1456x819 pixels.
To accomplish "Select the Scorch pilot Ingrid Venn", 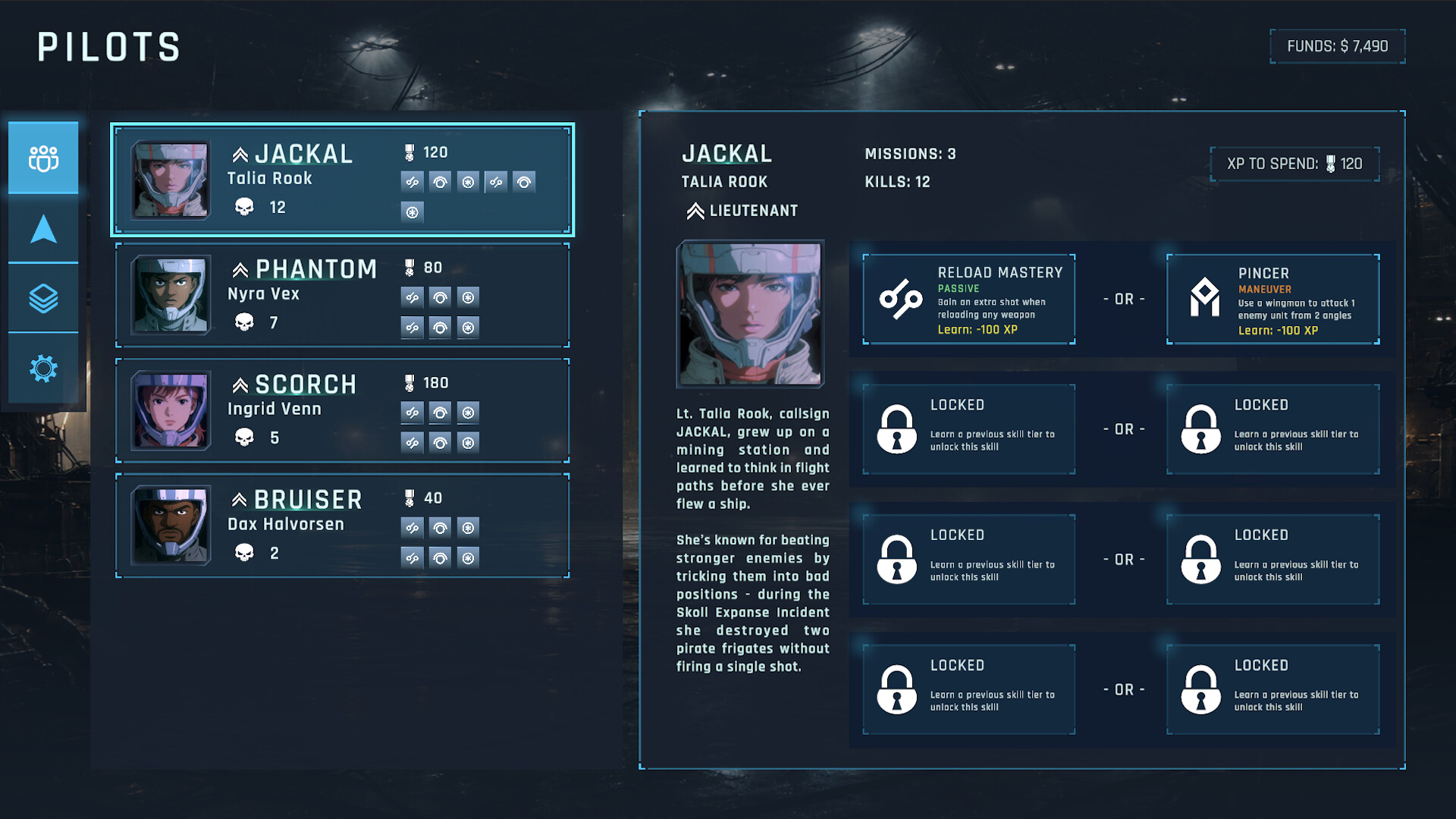I will click(x=342, y=410).
